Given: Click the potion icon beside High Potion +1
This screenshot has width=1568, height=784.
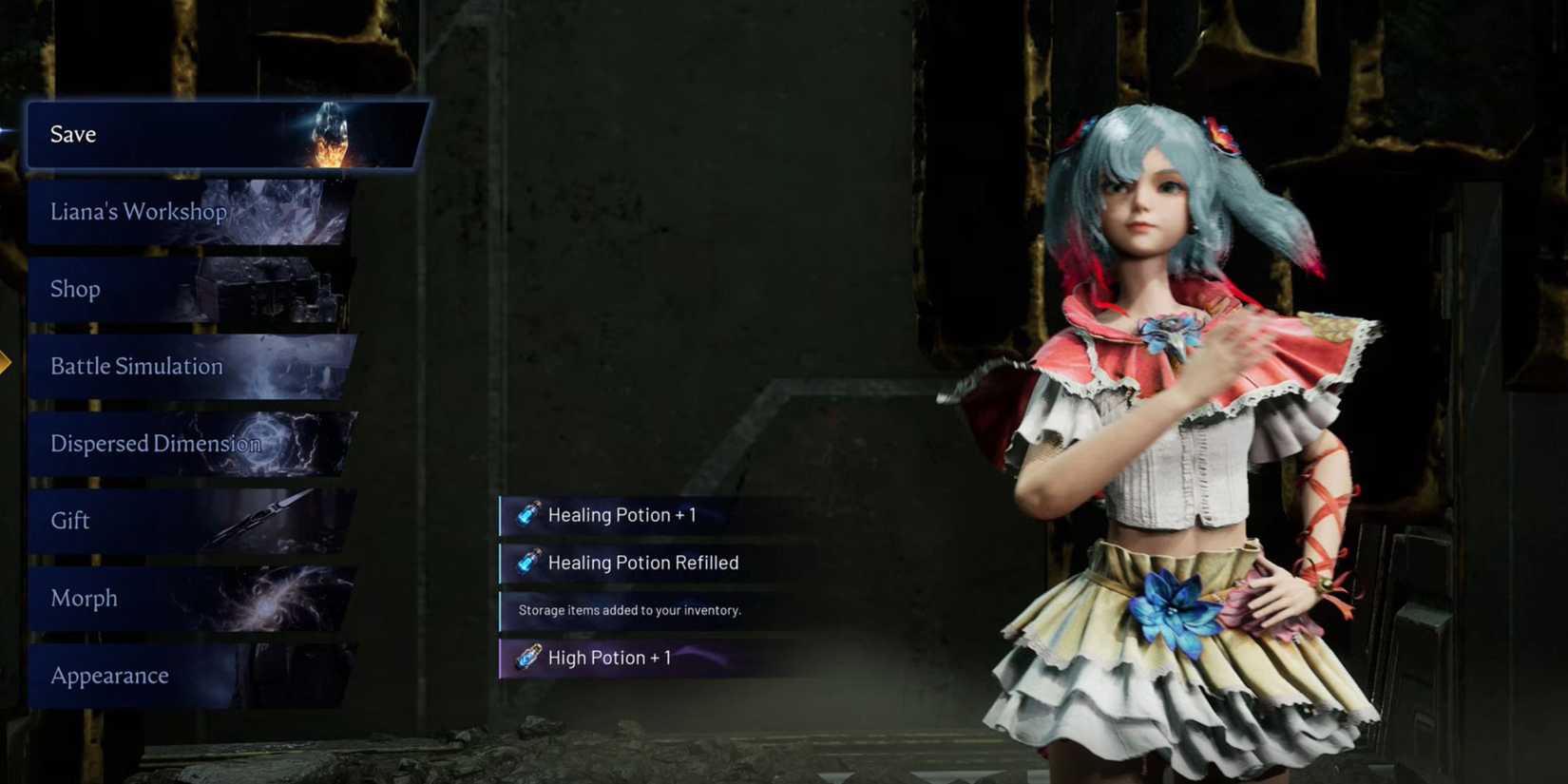Looking at the screenshot, I should click(x=528, y=657).
